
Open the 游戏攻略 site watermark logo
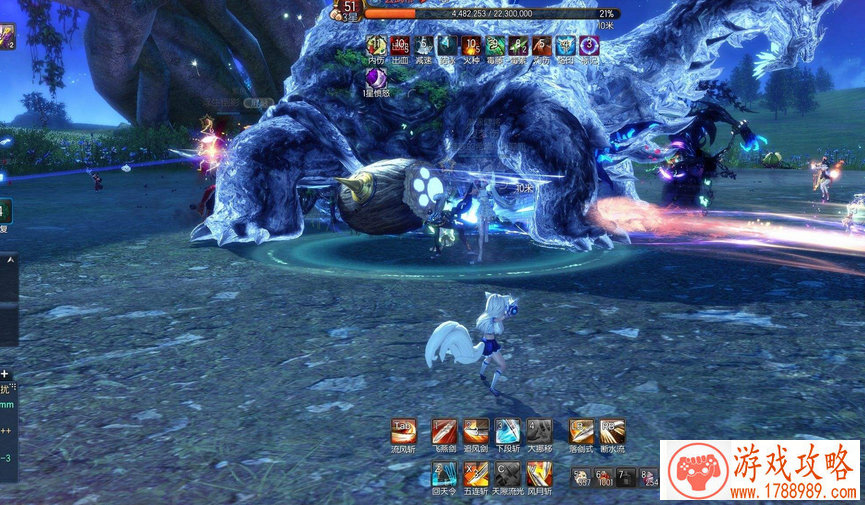click(x=760, y=471)
